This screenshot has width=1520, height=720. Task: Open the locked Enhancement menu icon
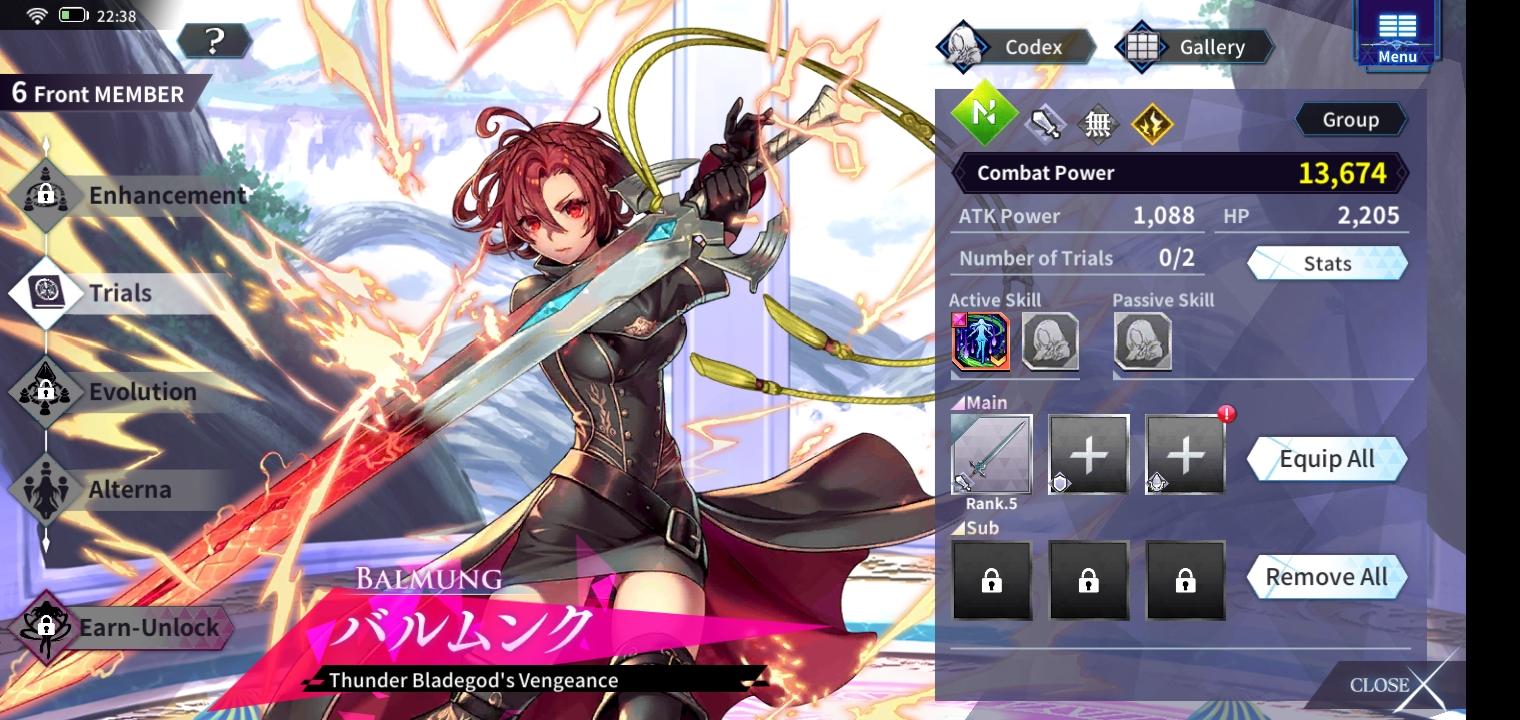[x=46, y=195]
